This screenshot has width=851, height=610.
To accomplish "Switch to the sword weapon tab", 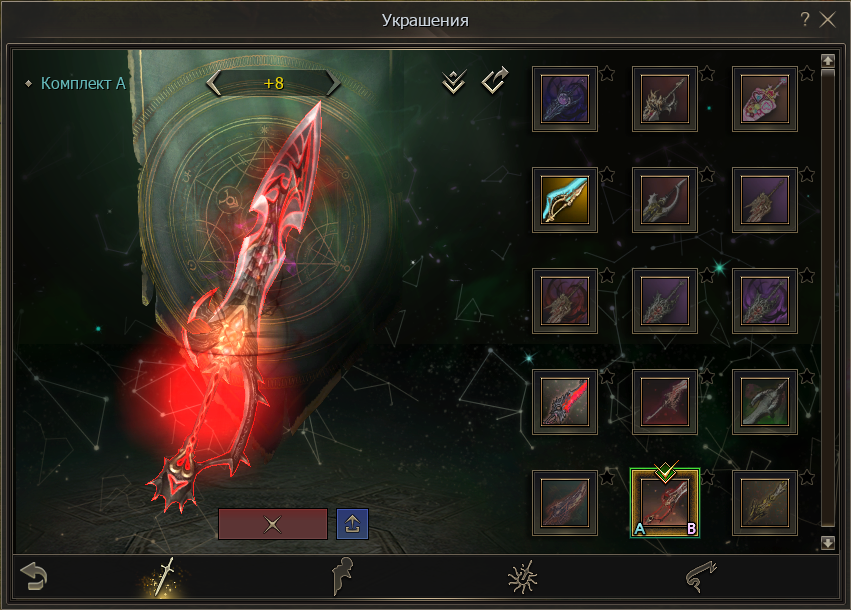I will point(164,577).
